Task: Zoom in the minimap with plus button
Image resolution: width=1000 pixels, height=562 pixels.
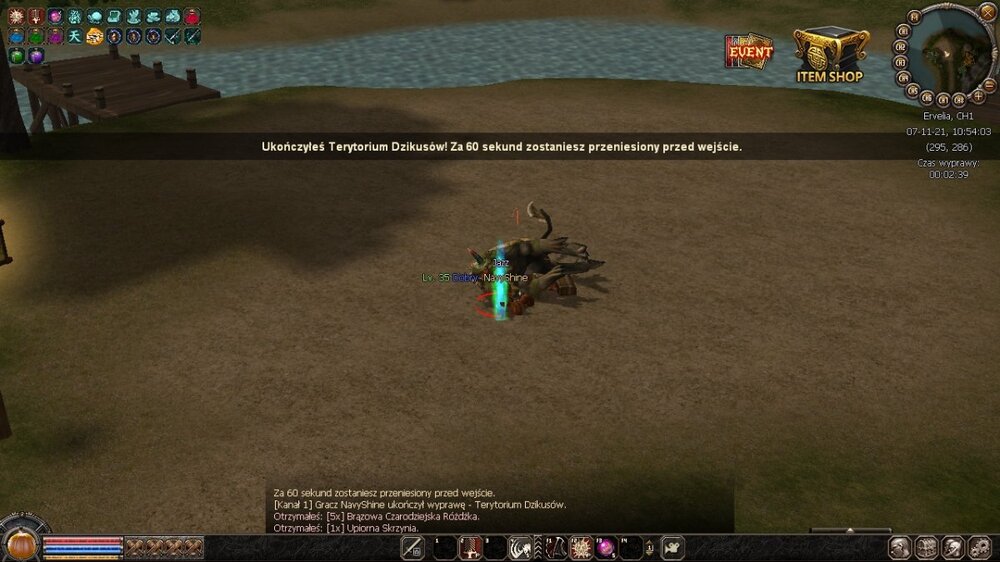Action: (977, 97)
